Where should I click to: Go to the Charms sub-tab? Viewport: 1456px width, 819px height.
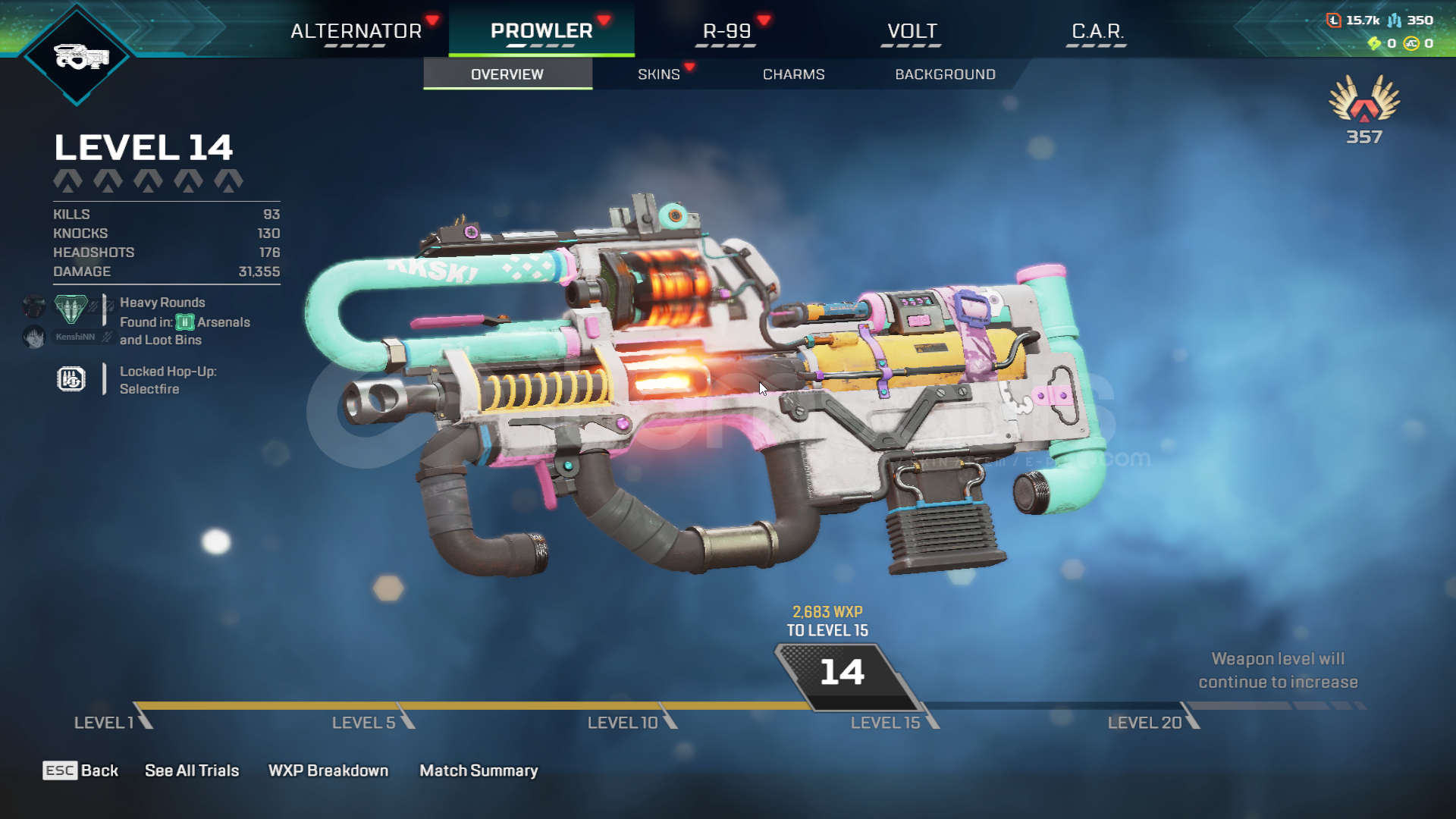coord(793,74)
